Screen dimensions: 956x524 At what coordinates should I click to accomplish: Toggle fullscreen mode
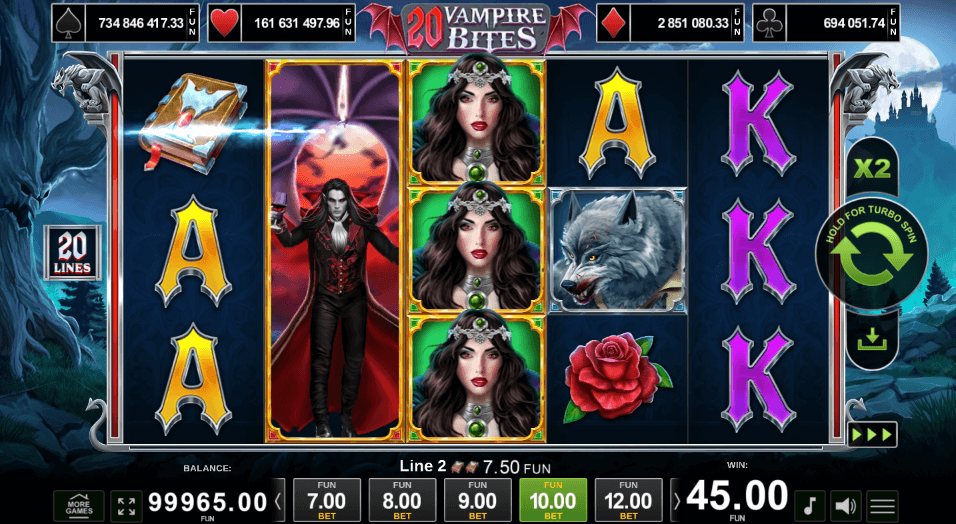tap(126, 505)
